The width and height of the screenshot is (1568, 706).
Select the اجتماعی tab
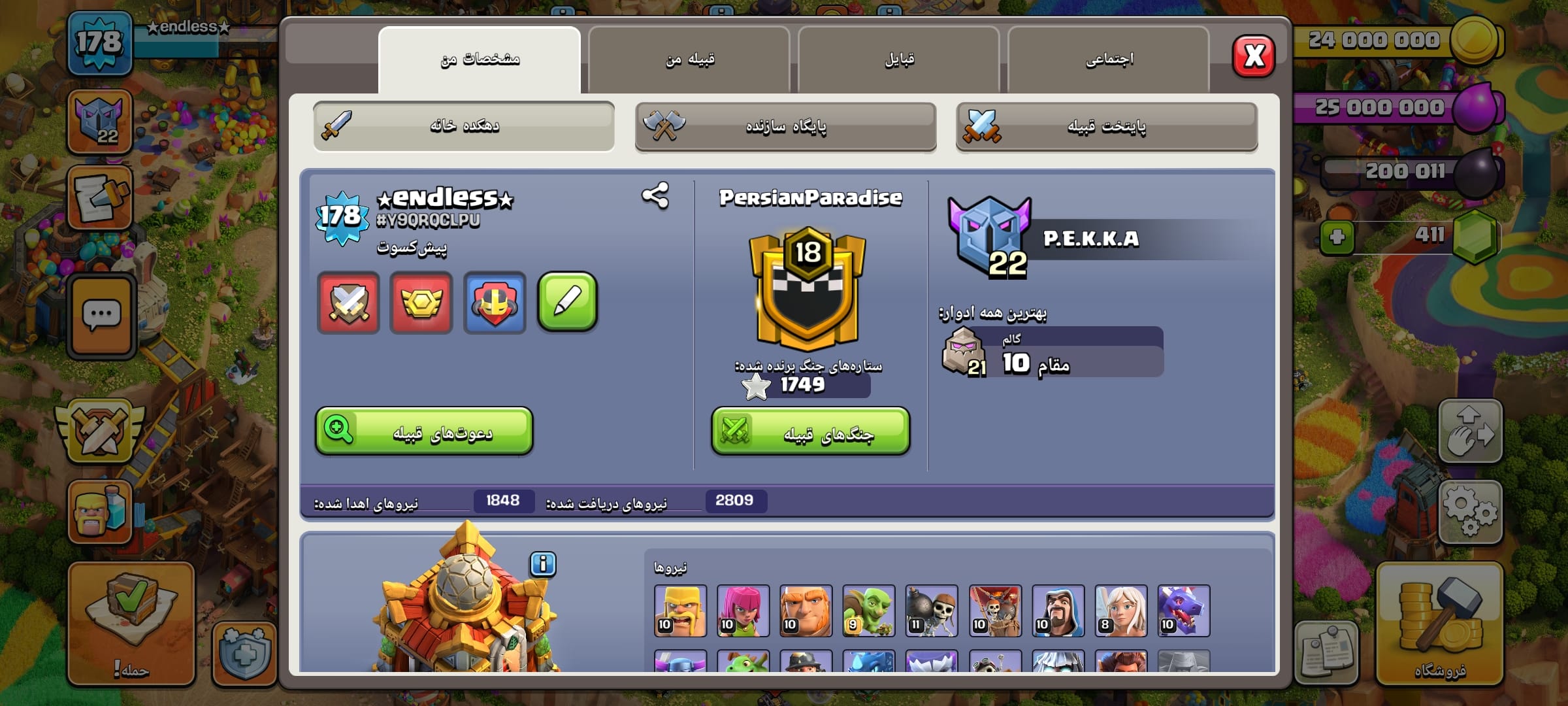(x=1109, y=60)
